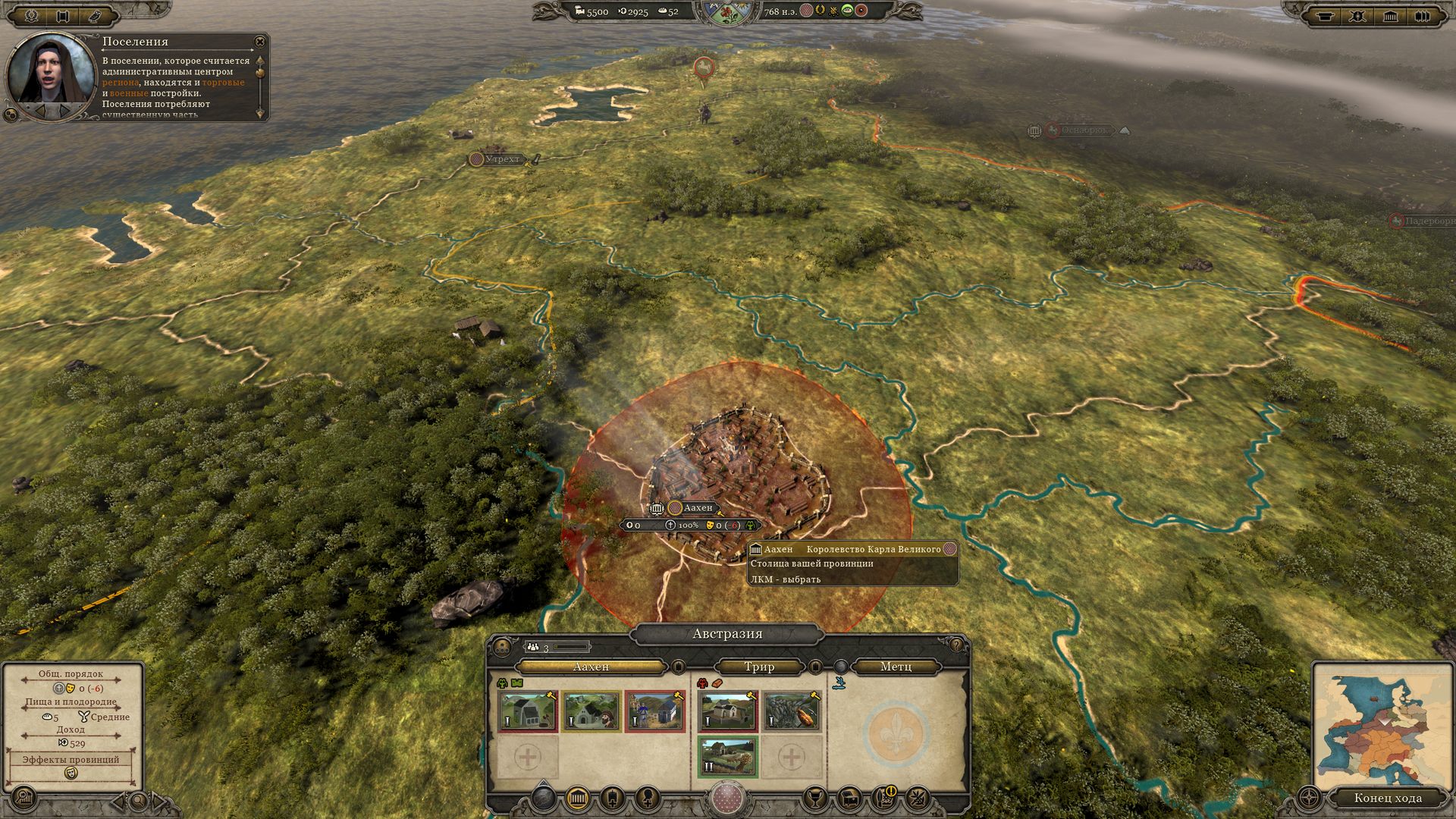Image resolution: width=1456 pixels, height=819 pixels.
Task: Select the bearded man building in Аахен
Action: [591, 711]
